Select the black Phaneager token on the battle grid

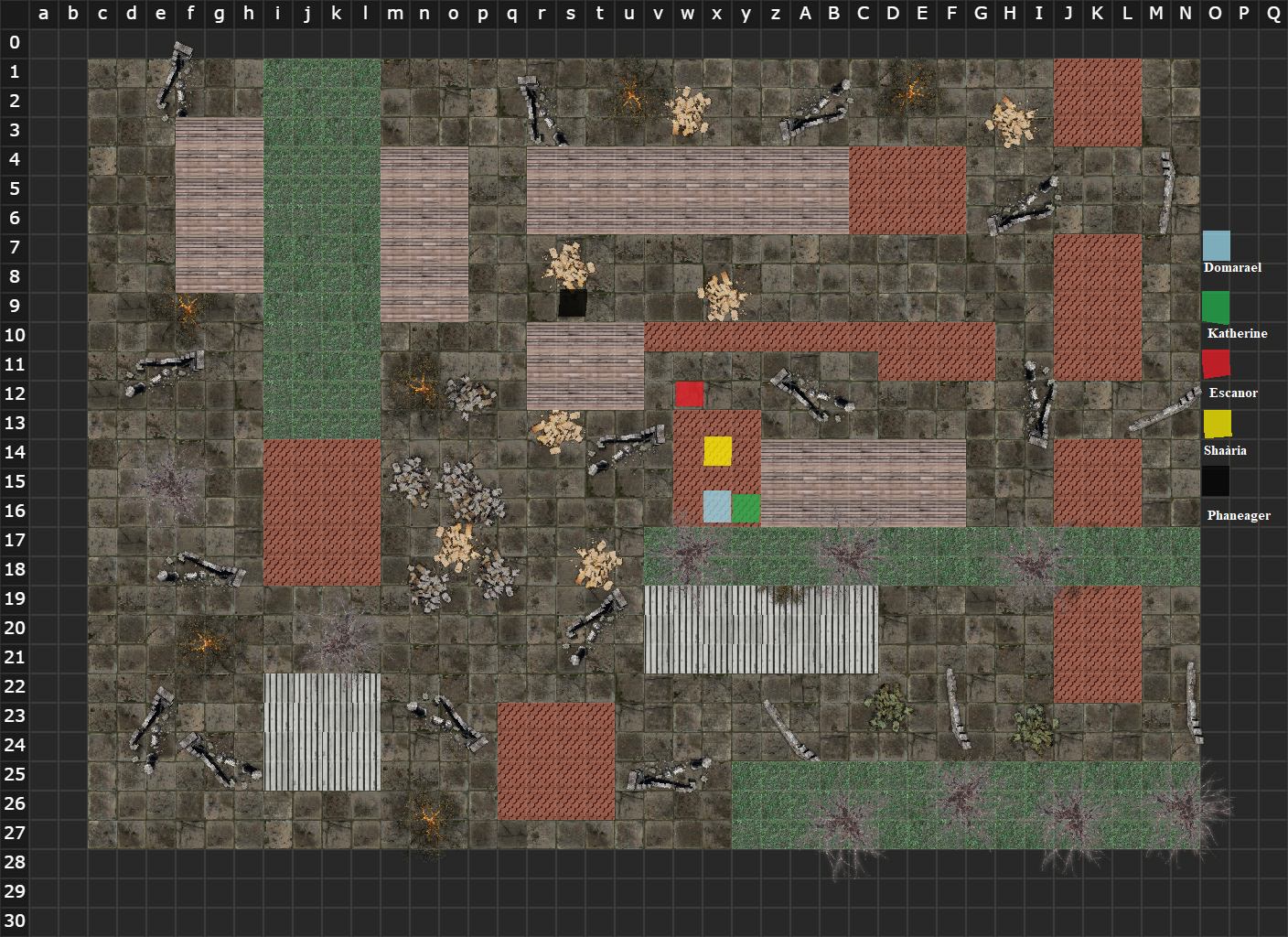pos(573,303)
